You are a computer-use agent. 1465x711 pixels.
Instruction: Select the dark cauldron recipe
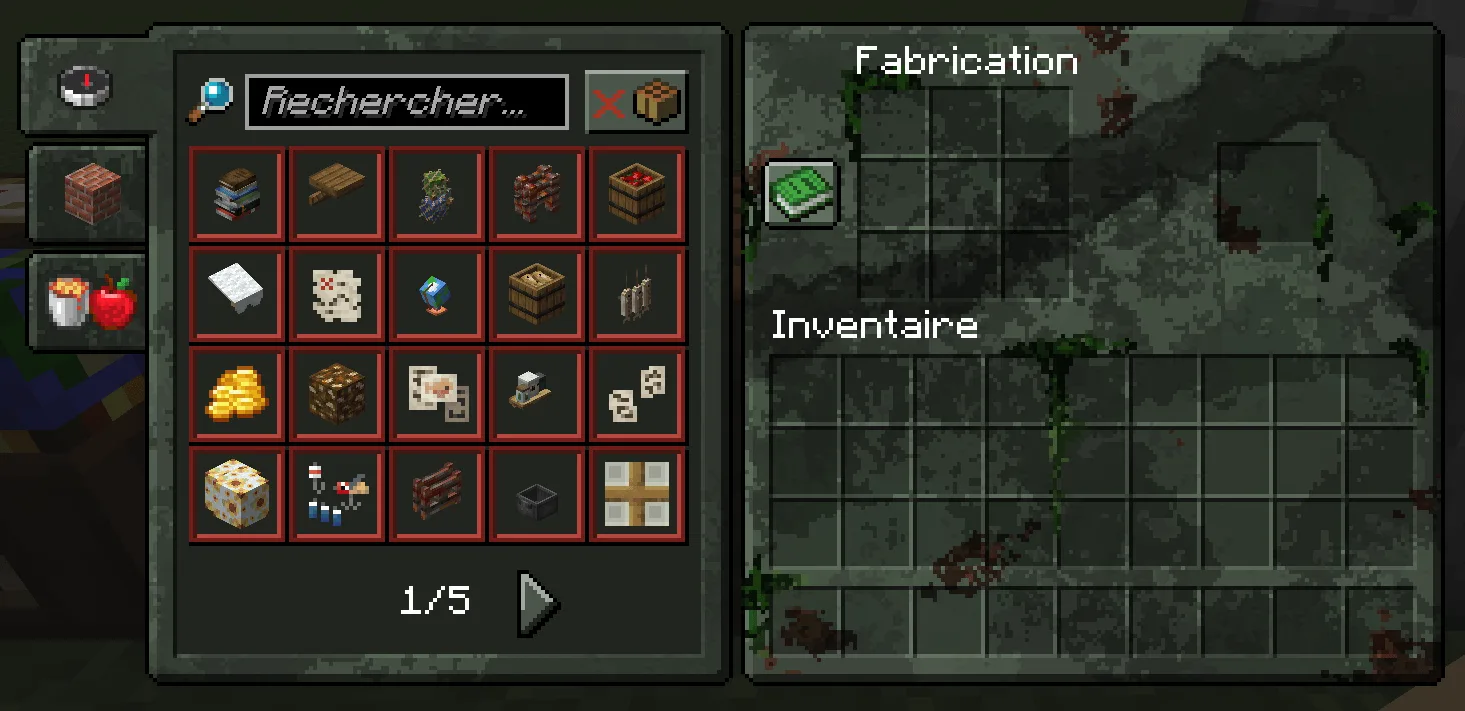(537, 495)
